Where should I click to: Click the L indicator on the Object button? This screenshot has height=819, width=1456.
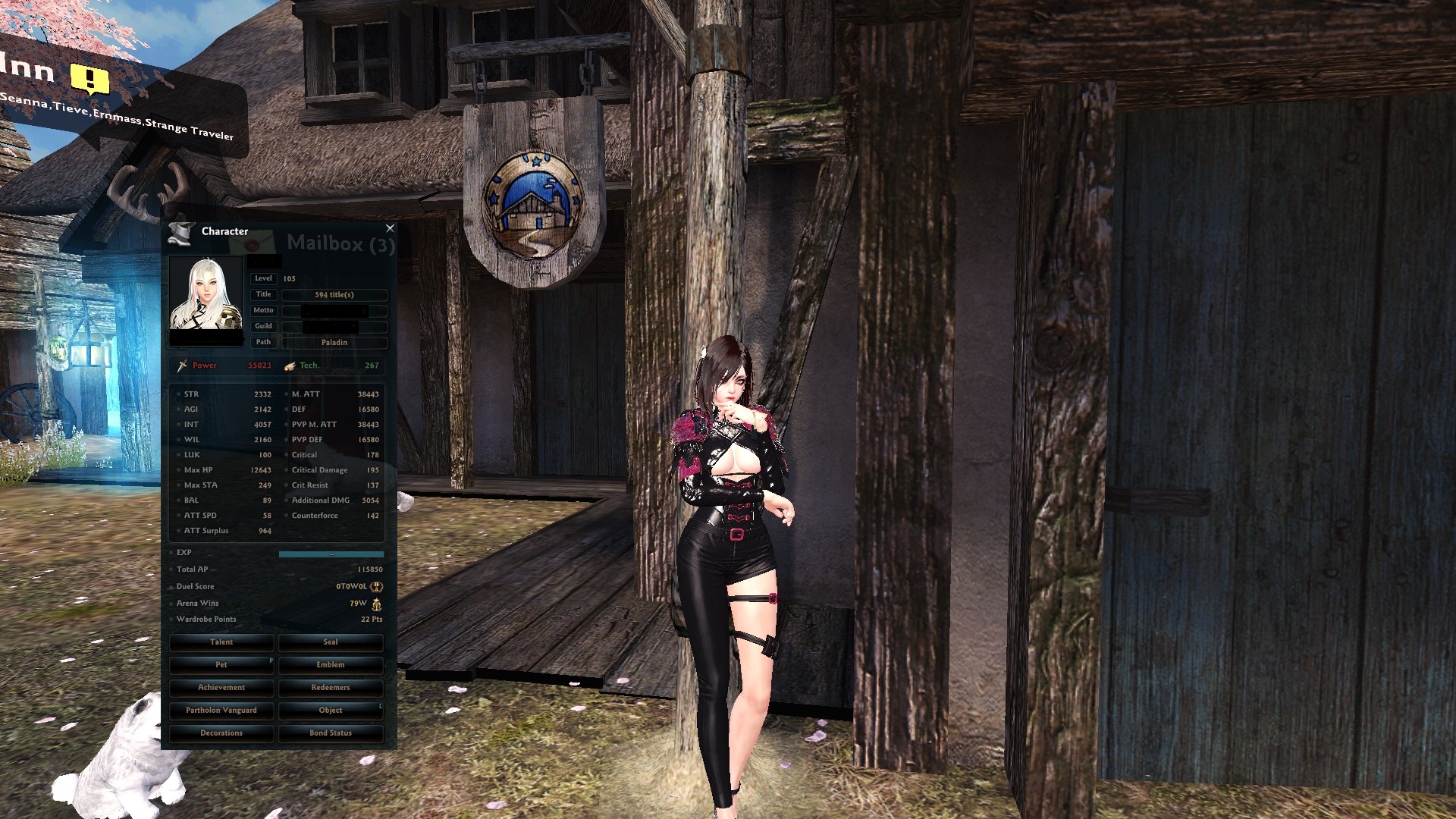[380, 705]
